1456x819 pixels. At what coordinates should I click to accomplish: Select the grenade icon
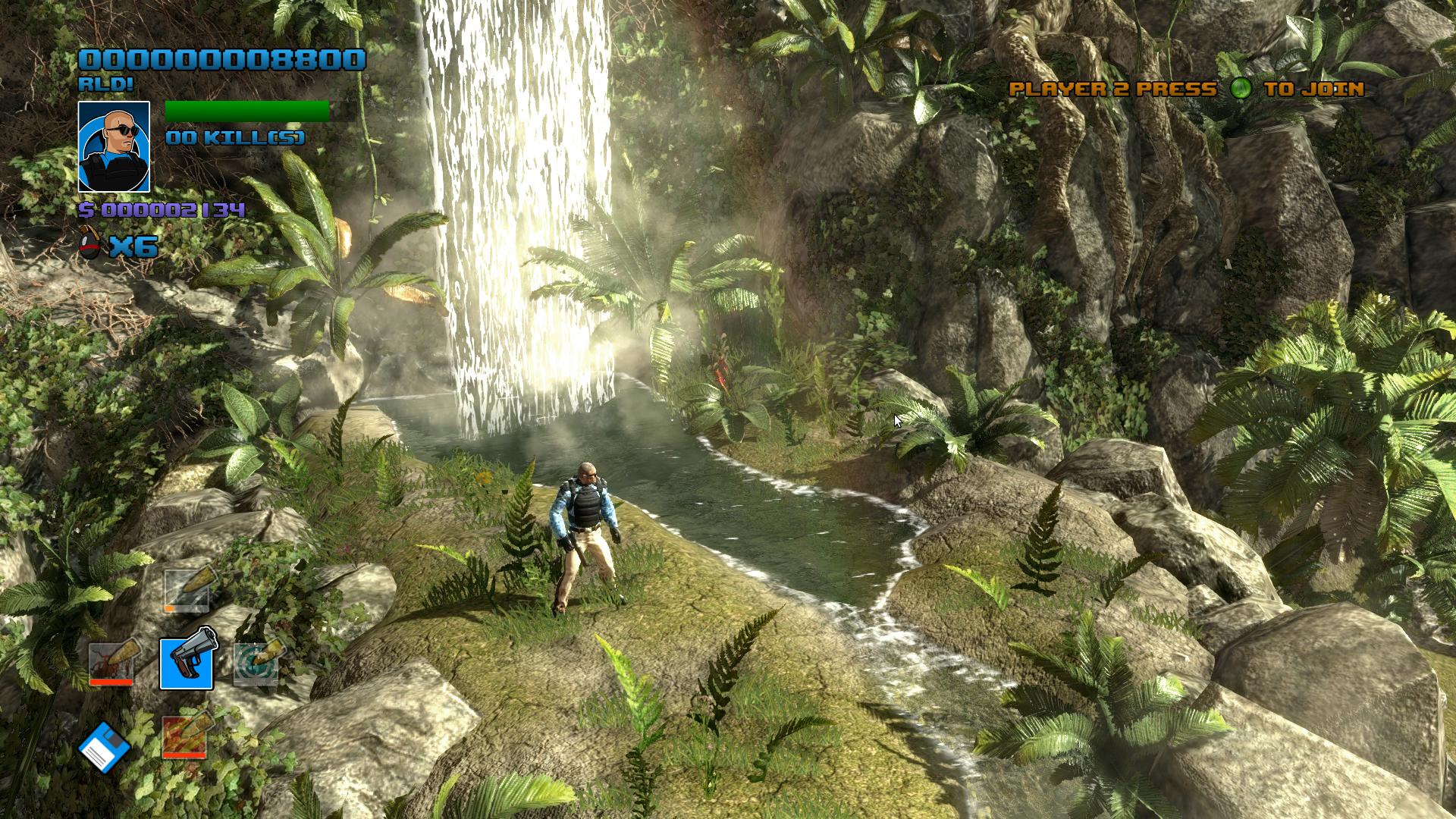coord(90,245)
